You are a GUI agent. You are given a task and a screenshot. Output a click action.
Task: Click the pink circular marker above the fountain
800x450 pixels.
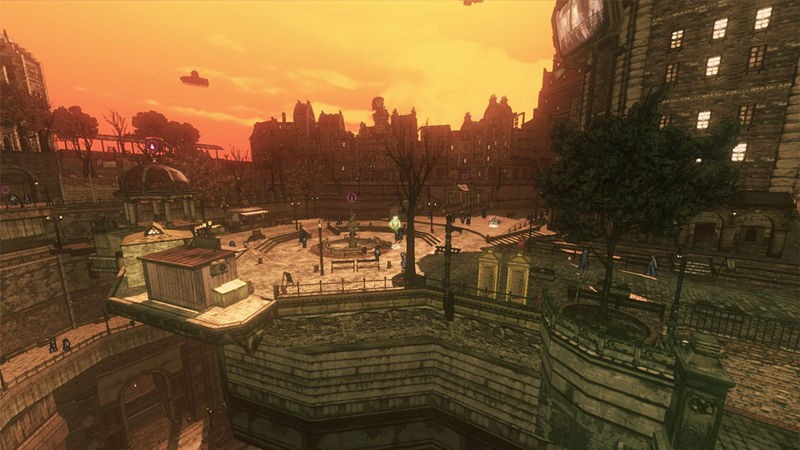(x=352, y=197)
